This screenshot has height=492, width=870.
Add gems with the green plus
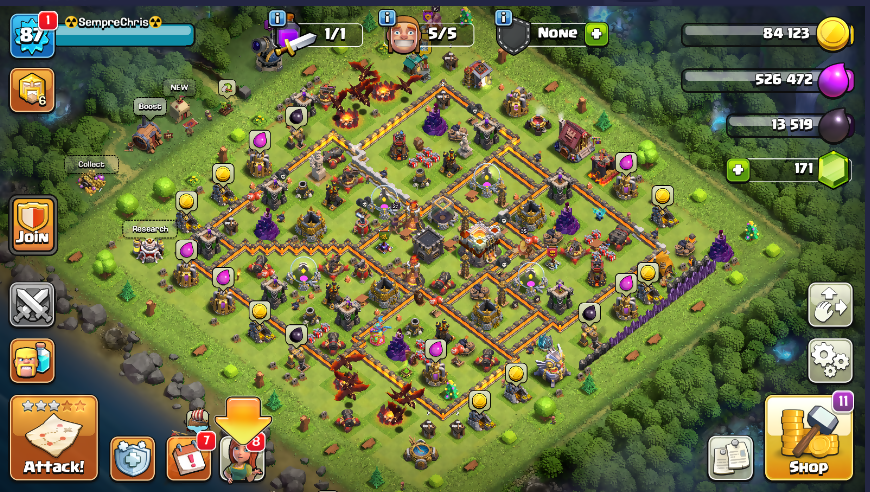coord(738,169)
